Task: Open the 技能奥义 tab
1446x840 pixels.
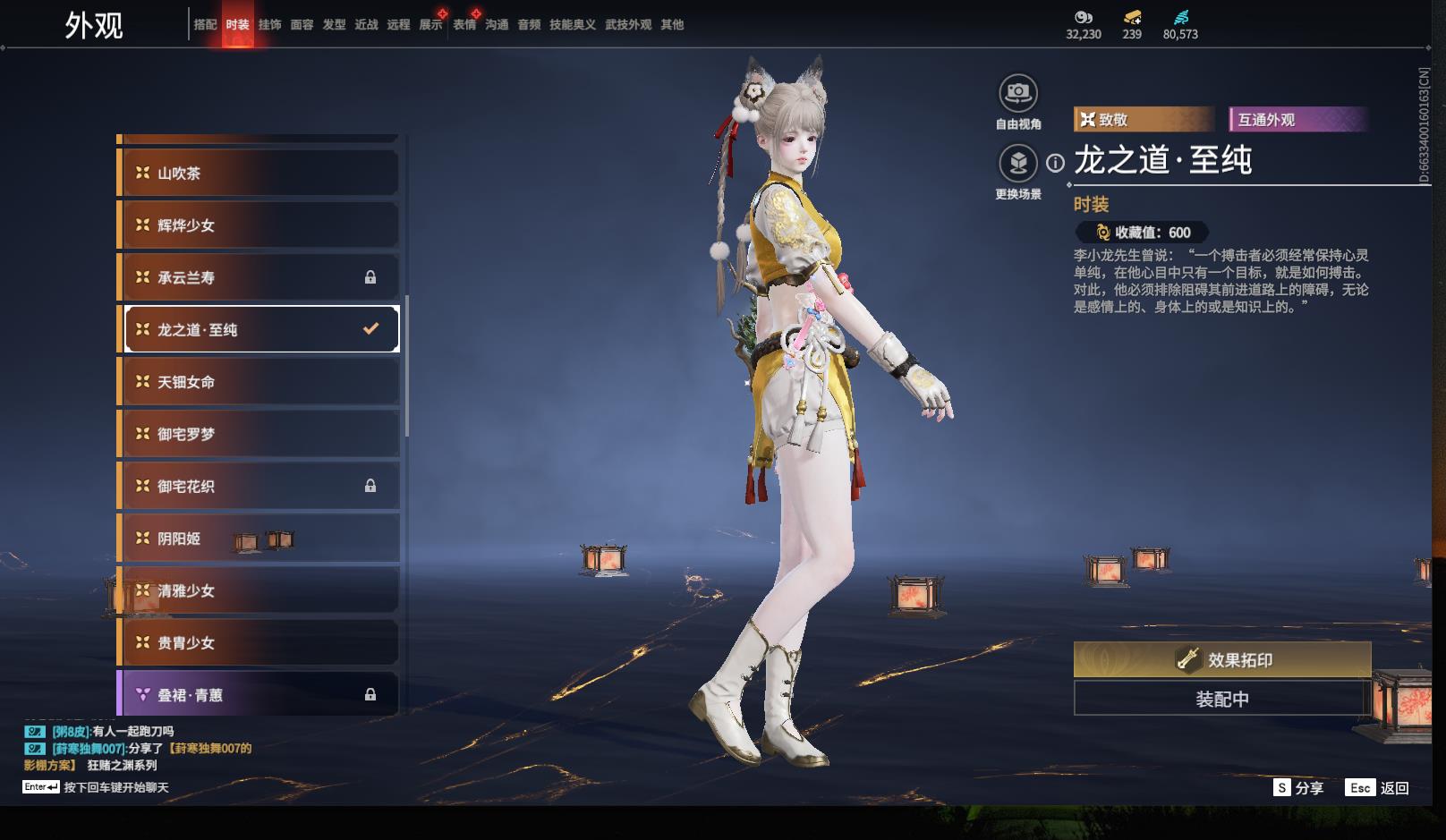Action: 572,25
